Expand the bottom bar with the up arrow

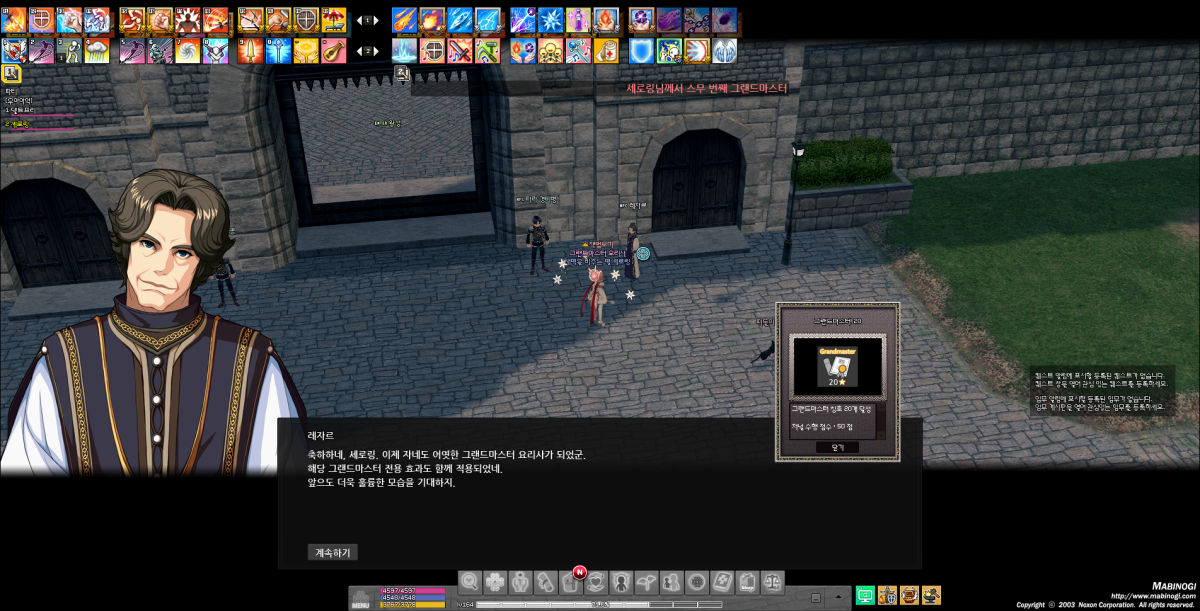839,596
